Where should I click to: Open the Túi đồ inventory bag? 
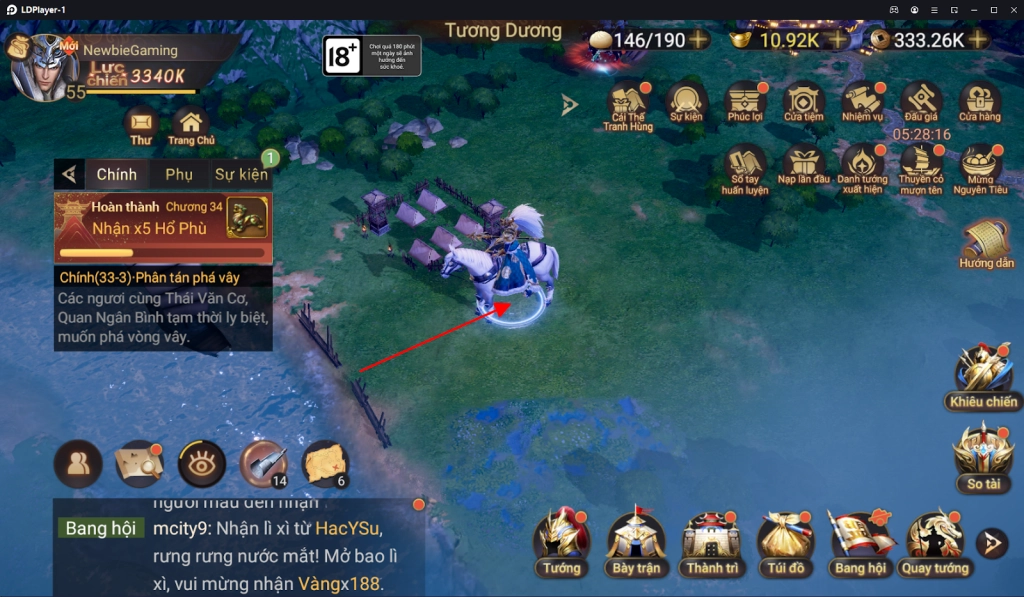[x=786, y=540]
